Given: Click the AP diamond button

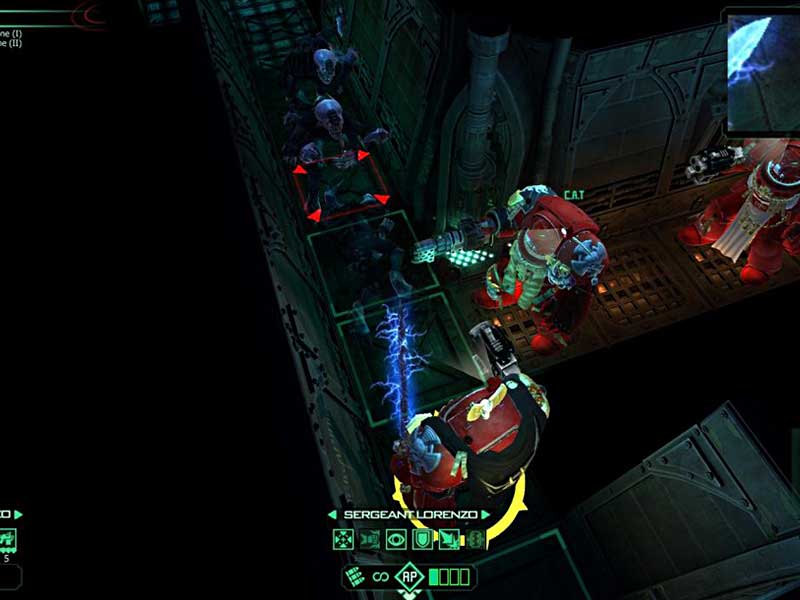Looking at the screenshot, I should pos(408,576).
